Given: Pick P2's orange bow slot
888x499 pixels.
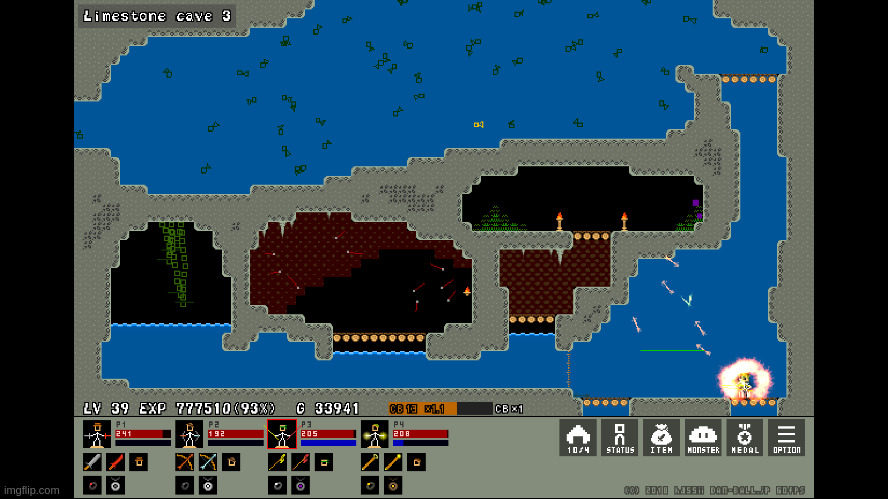Looking at the screenshot, I should click(185, 462).
